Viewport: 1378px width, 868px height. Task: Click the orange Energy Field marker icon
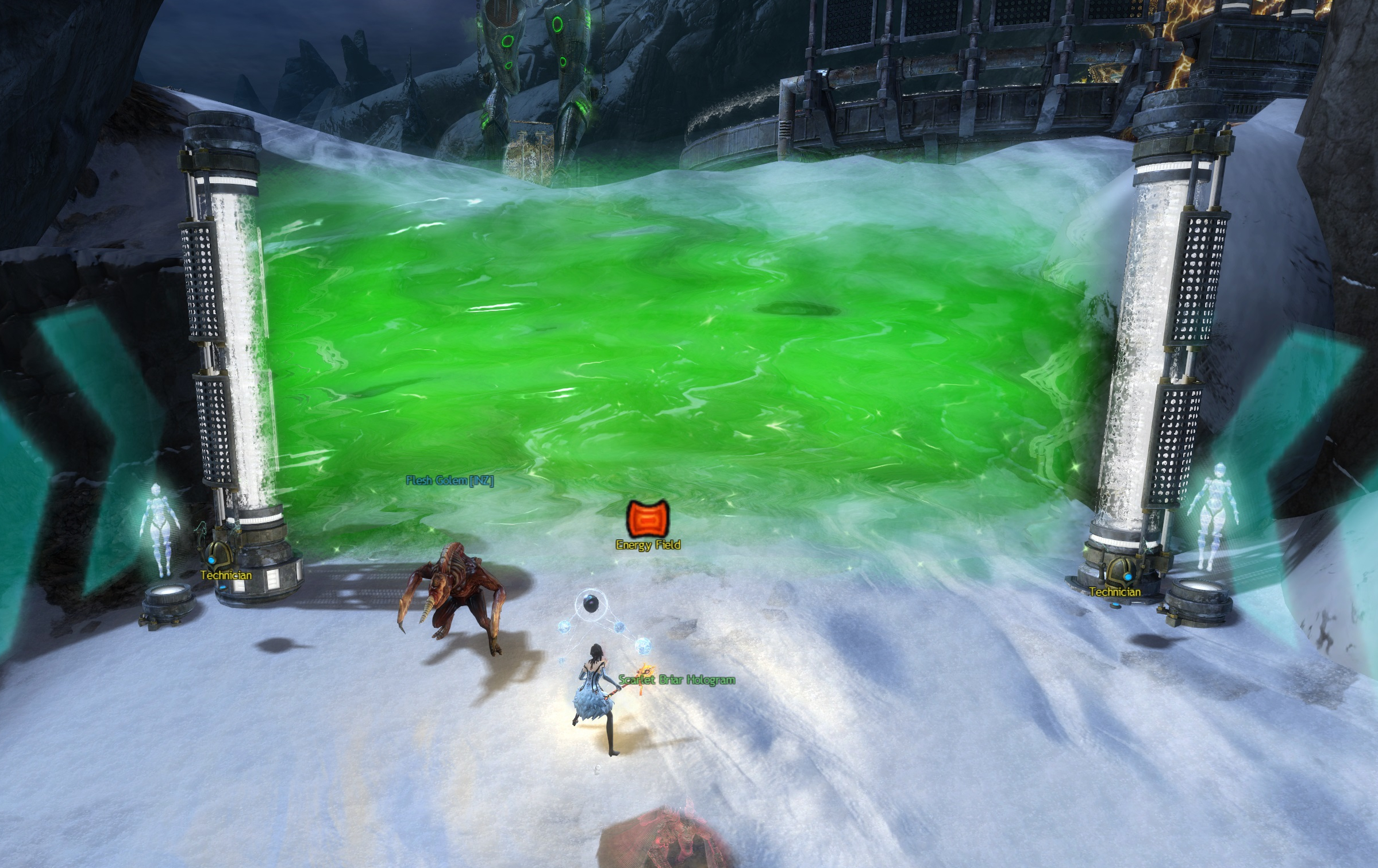pos(648,518)
